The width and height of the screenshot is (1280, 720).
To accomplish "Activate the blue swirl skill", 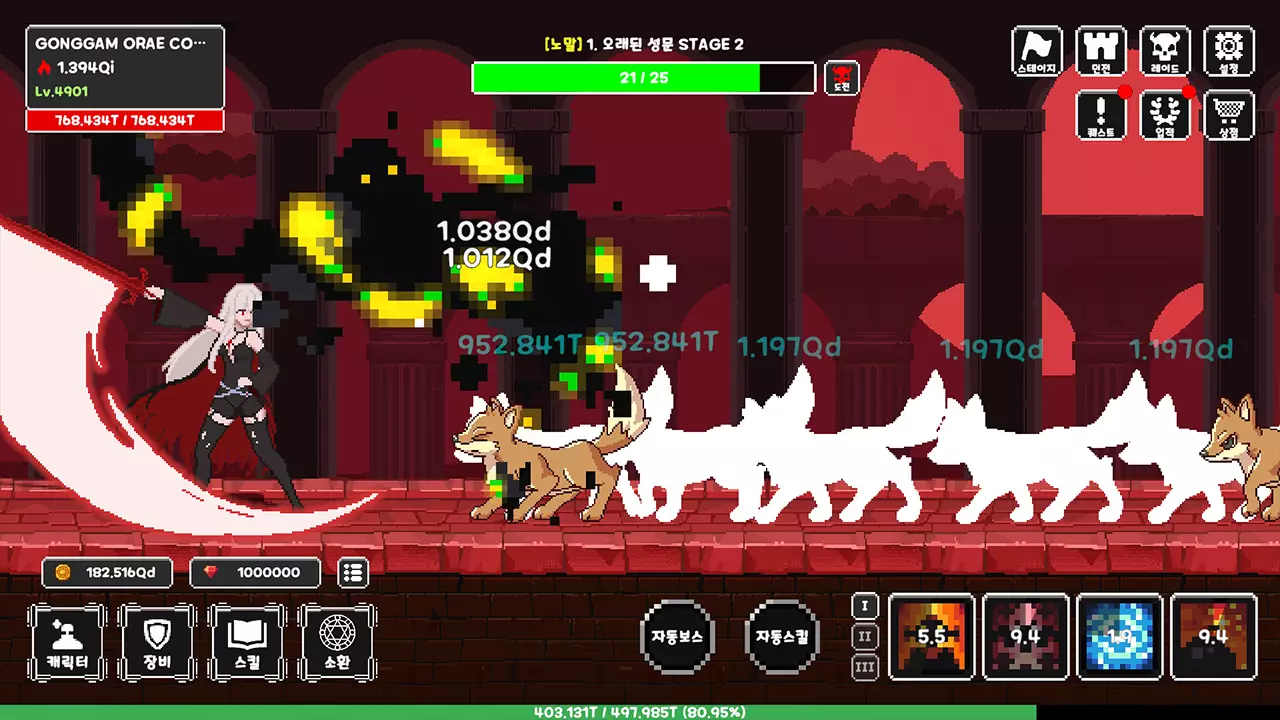I will click(x=1120, y=637).
